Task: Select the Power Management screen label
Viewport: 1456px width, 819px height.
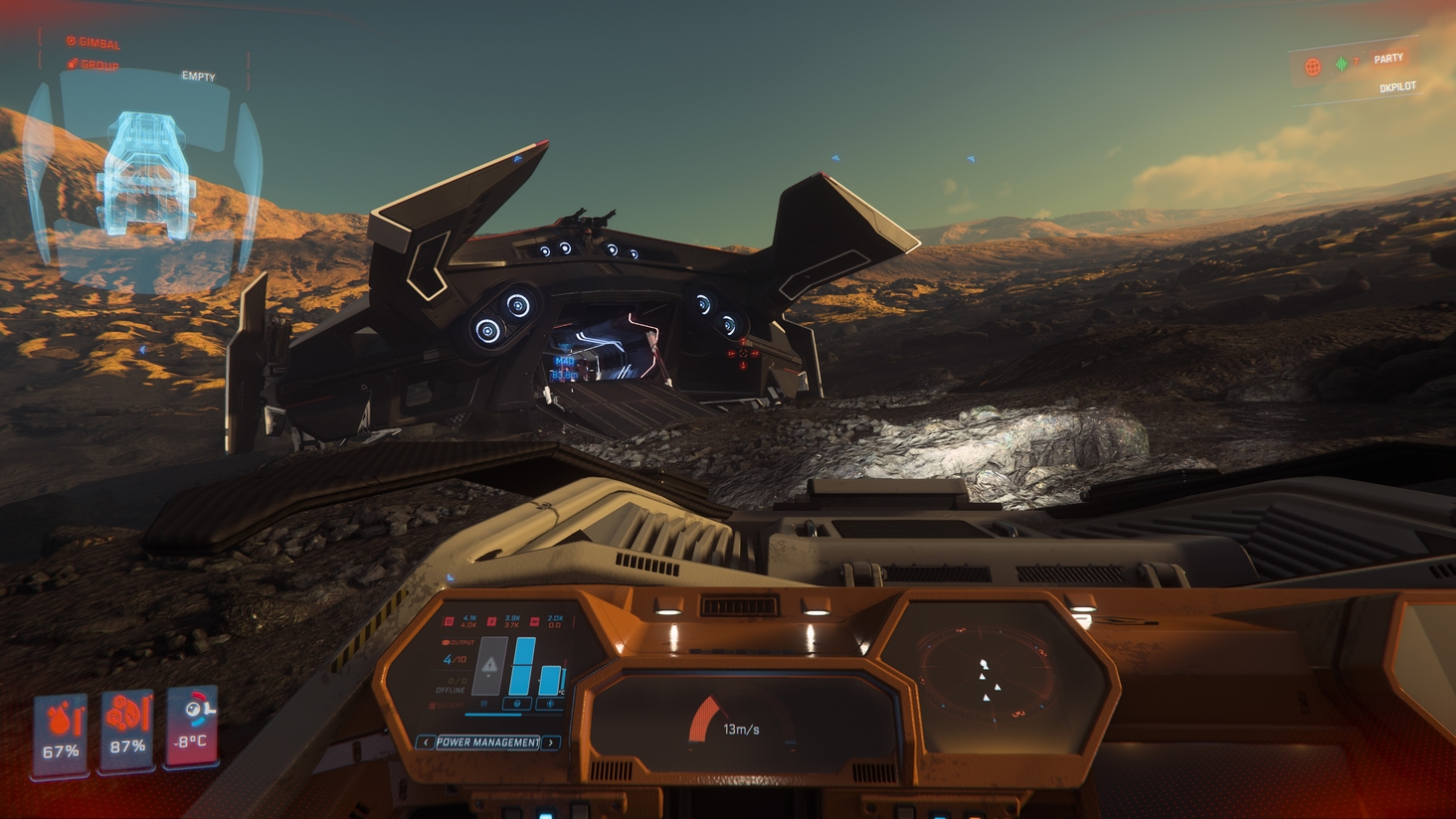Action: tap(487, 742)
